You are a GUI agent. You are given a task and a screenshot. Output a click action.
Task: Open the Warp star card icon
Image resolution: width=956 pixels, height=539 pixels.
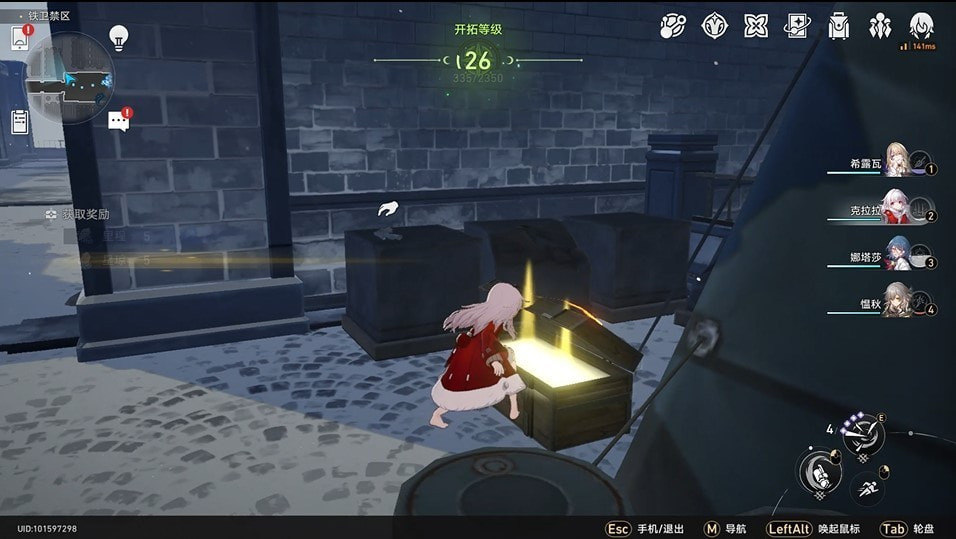797,26
